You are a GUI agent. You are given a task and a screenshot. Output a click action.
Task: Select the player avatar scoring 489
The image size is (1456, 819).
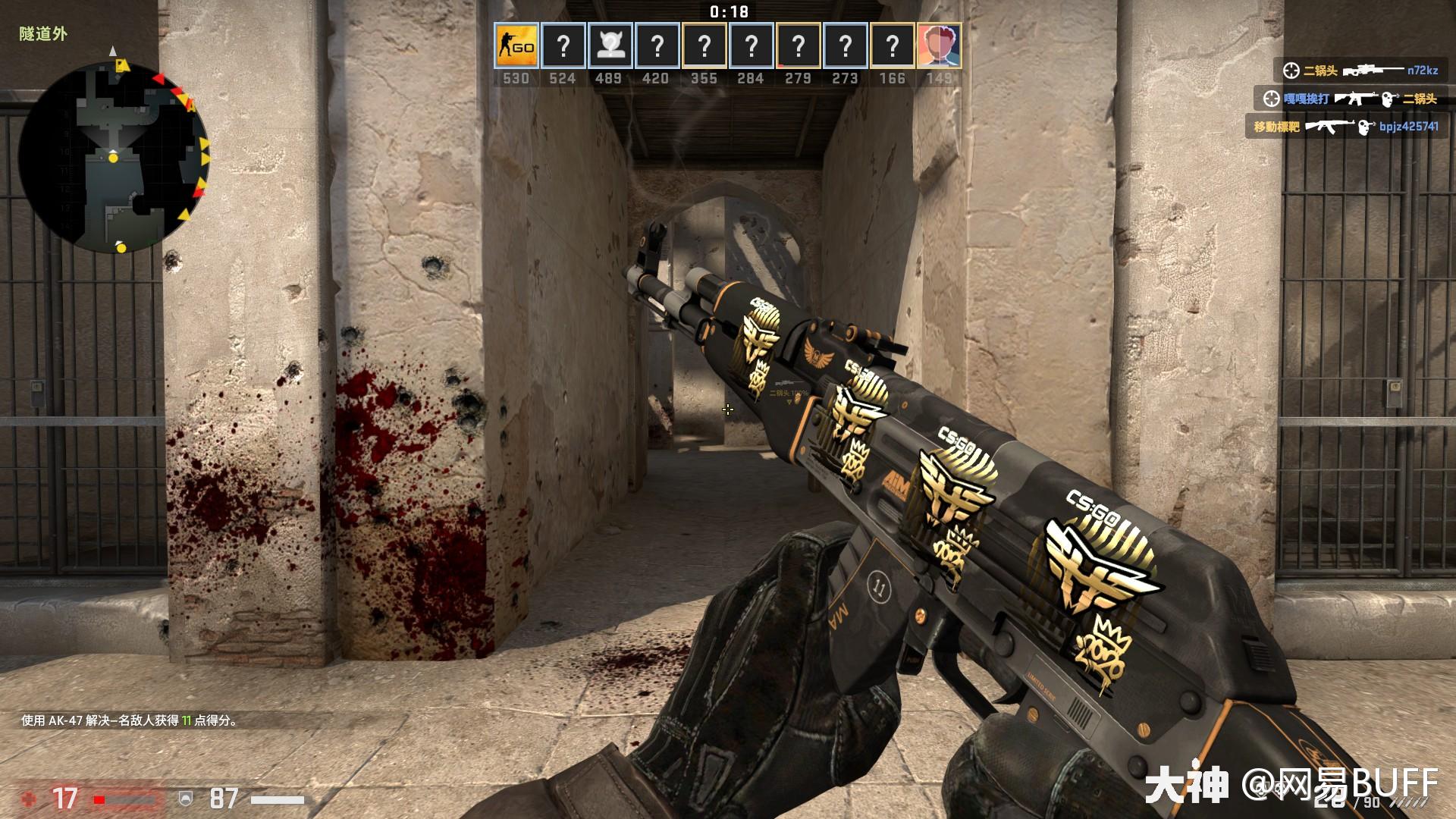coord(609,46)
